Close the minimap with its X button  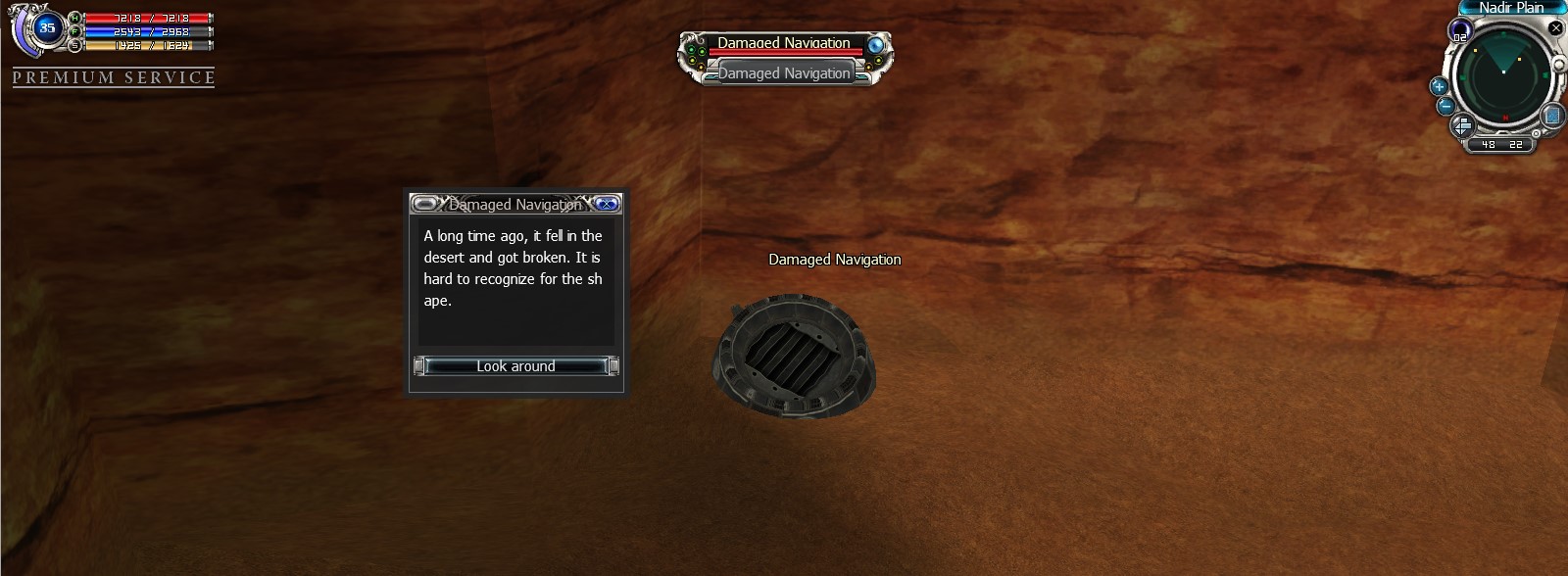[1555, 28]
